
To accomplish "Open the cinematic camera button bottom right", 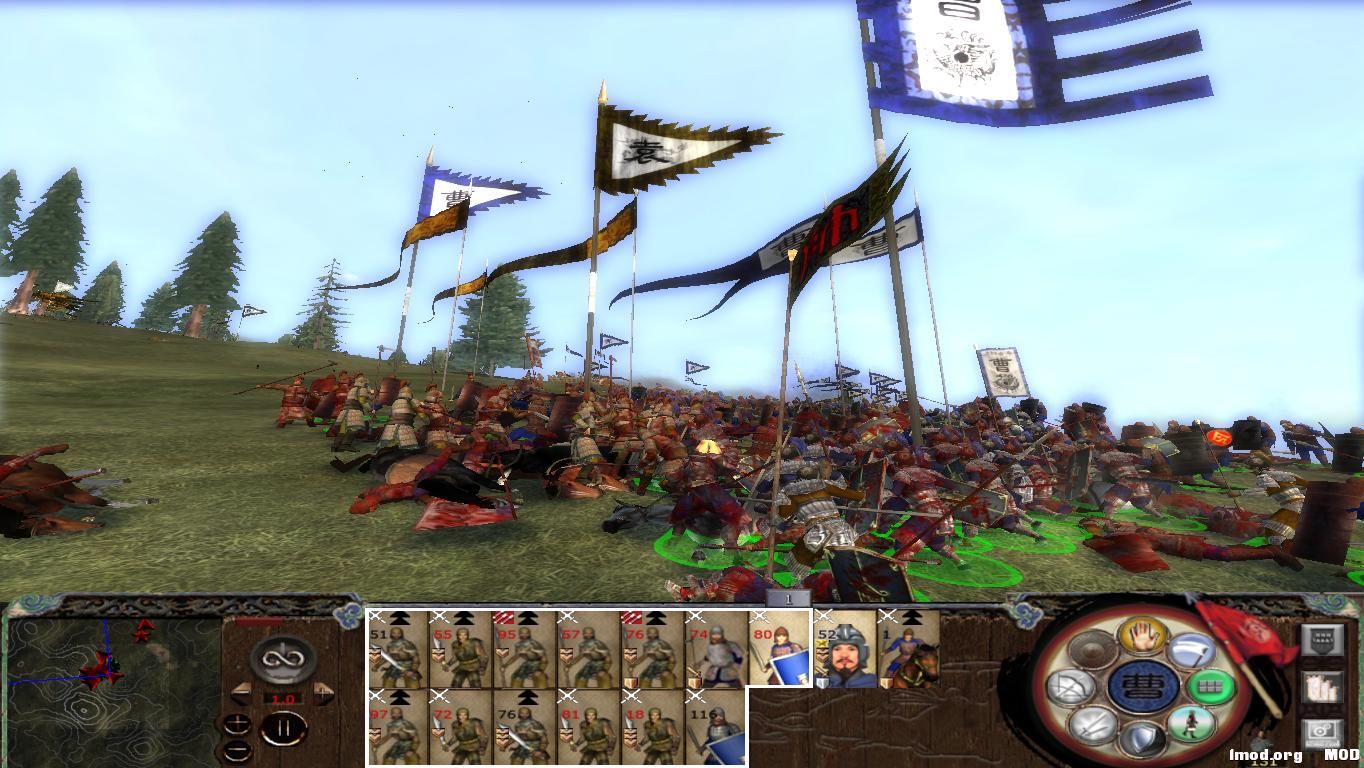I will point(1324,731).
